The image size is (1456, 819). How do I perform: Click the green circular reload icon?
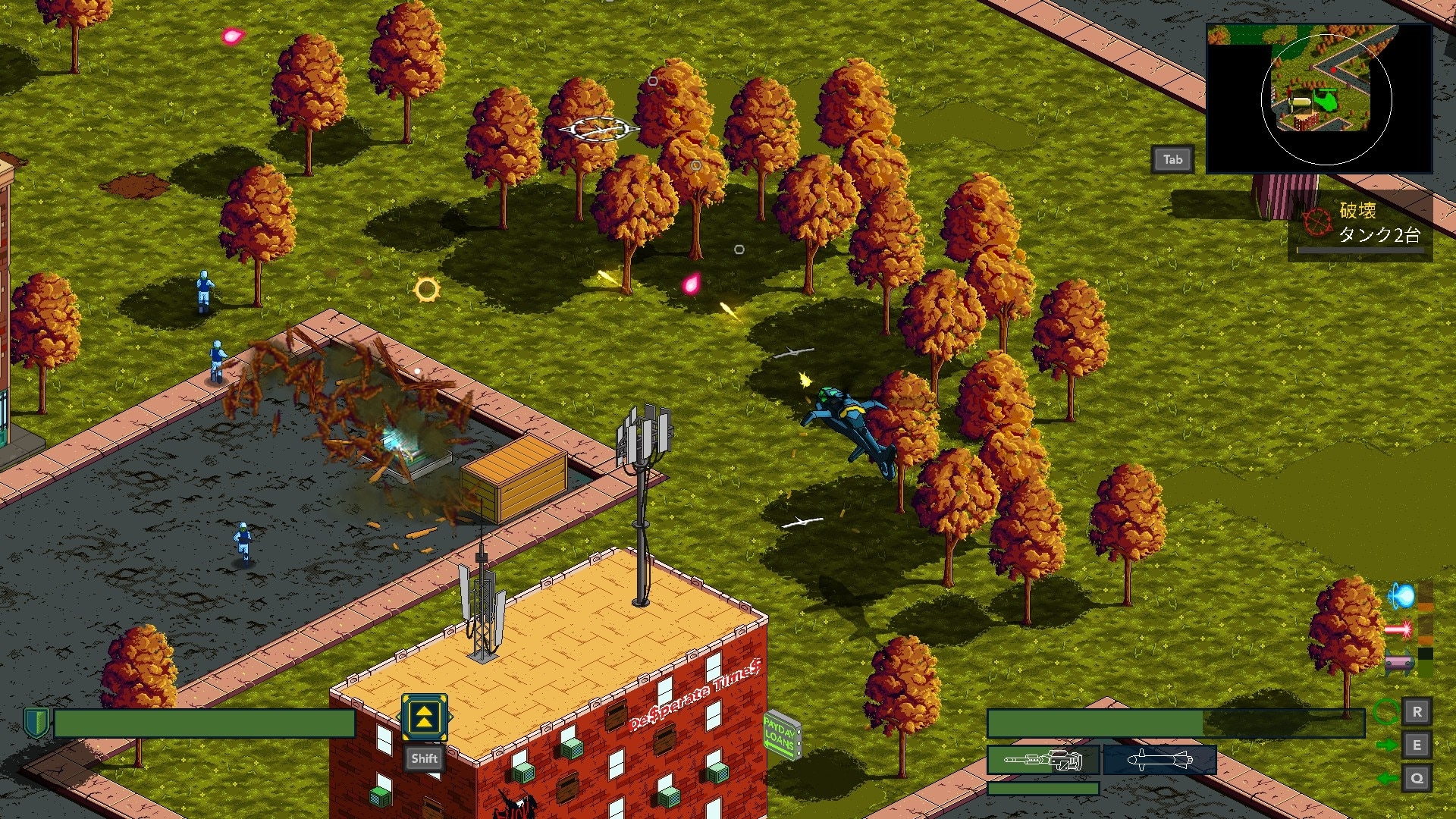1386,712
